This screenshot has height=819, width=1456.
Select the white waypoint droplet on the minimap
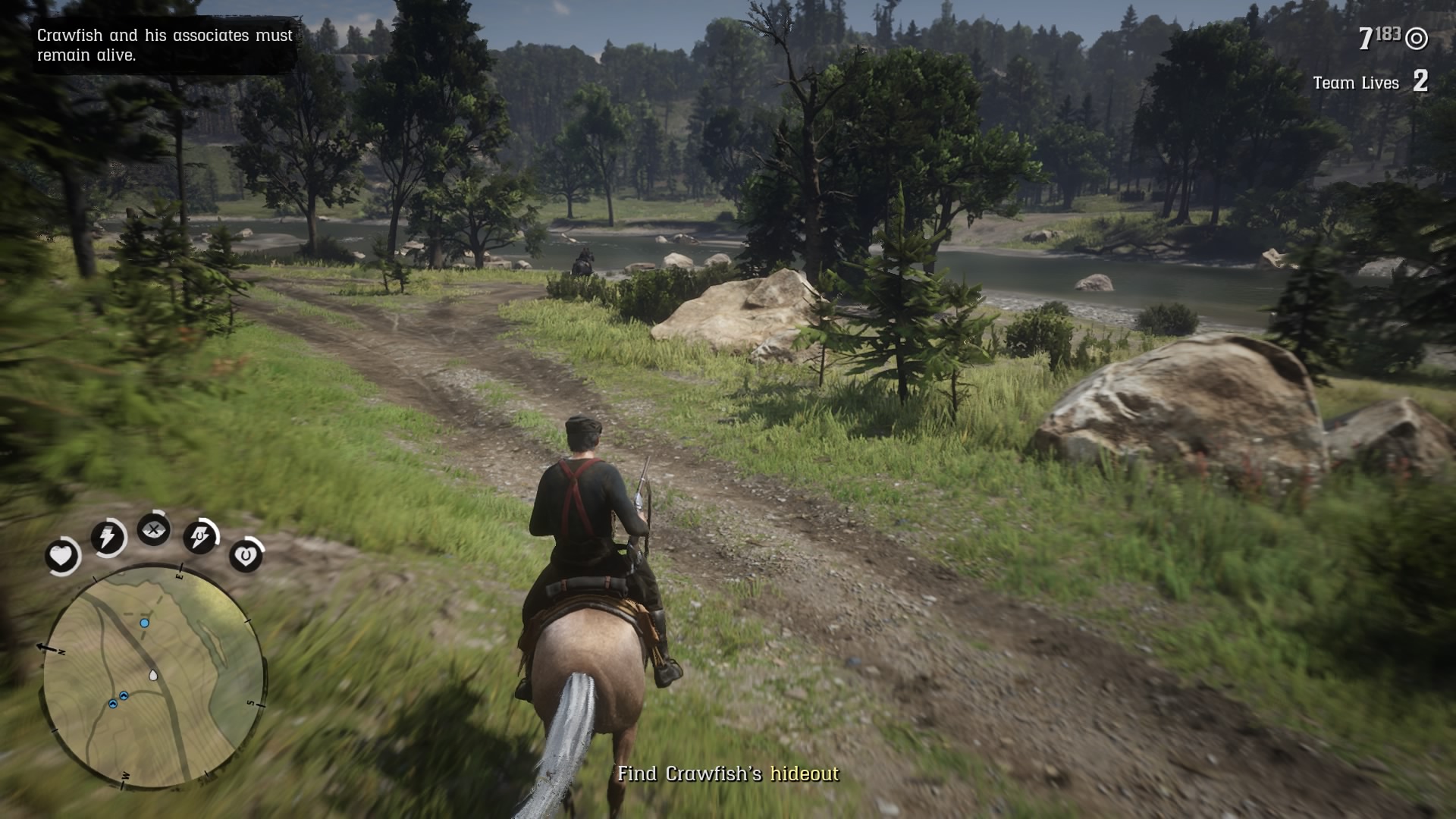152,675
